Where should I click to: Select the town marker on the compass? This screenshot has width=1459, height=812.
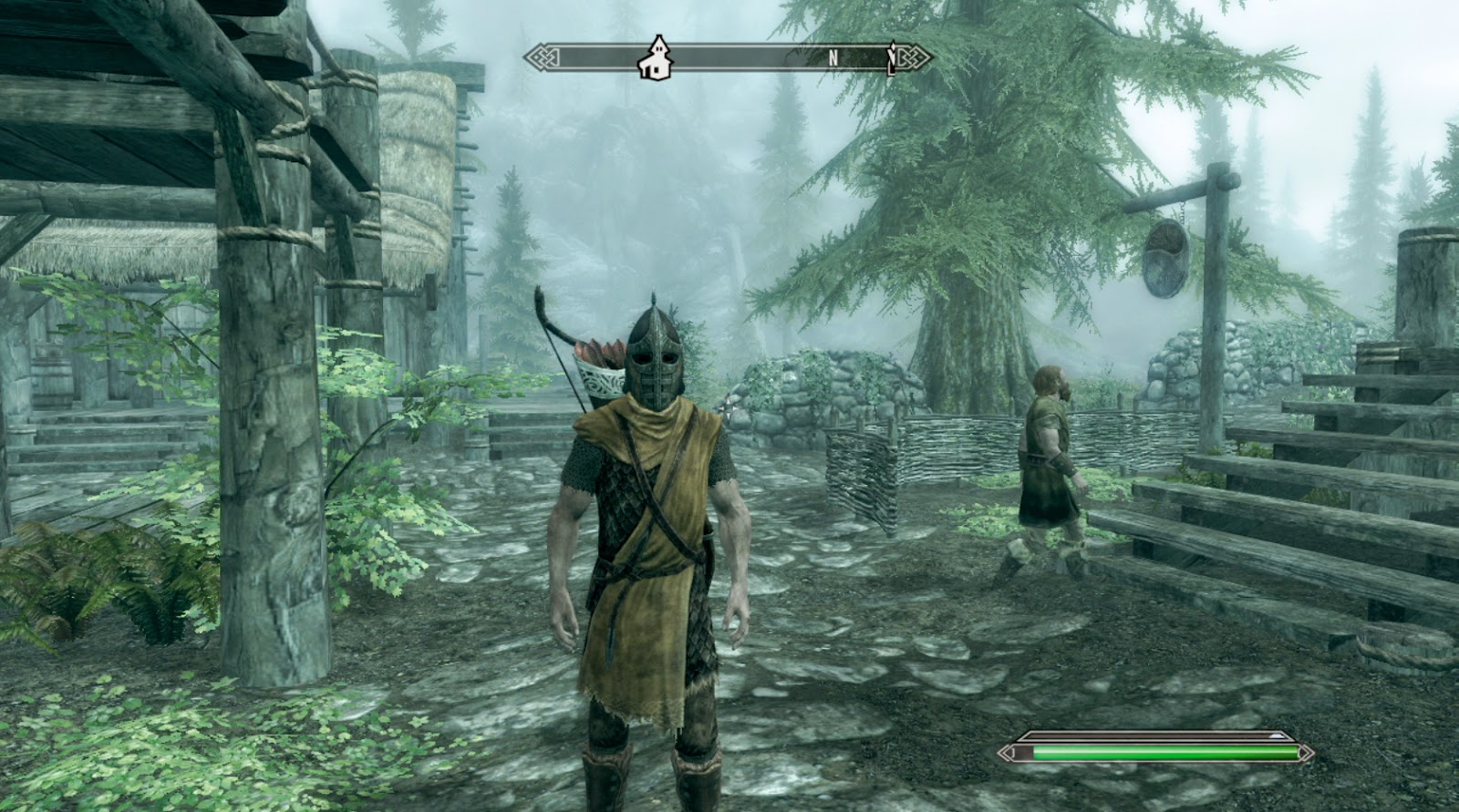pos(656,57)
